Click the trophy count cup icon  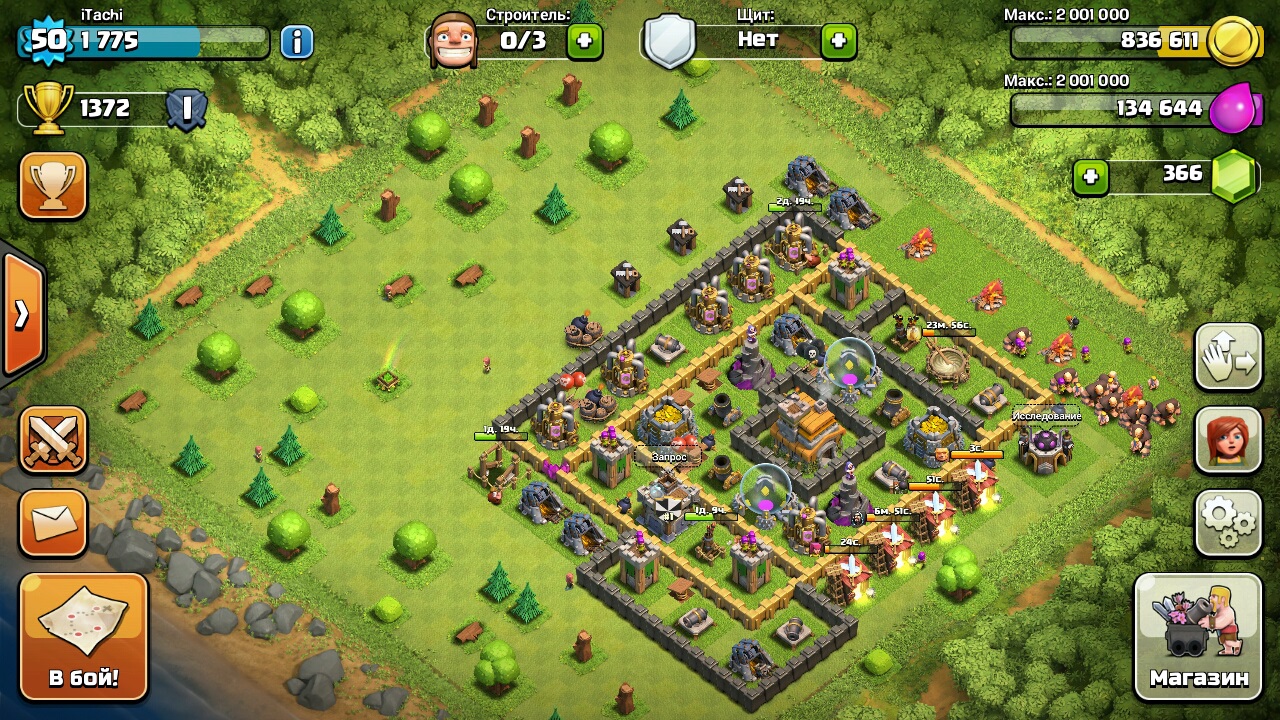(47, 108)
